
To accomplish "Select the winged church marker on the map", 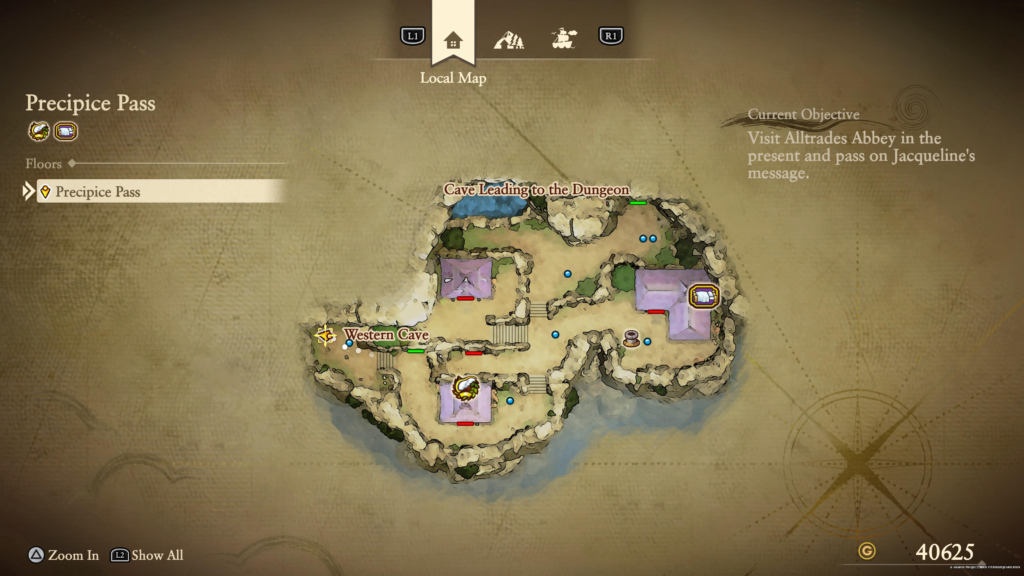I will [x=465, y=387].
